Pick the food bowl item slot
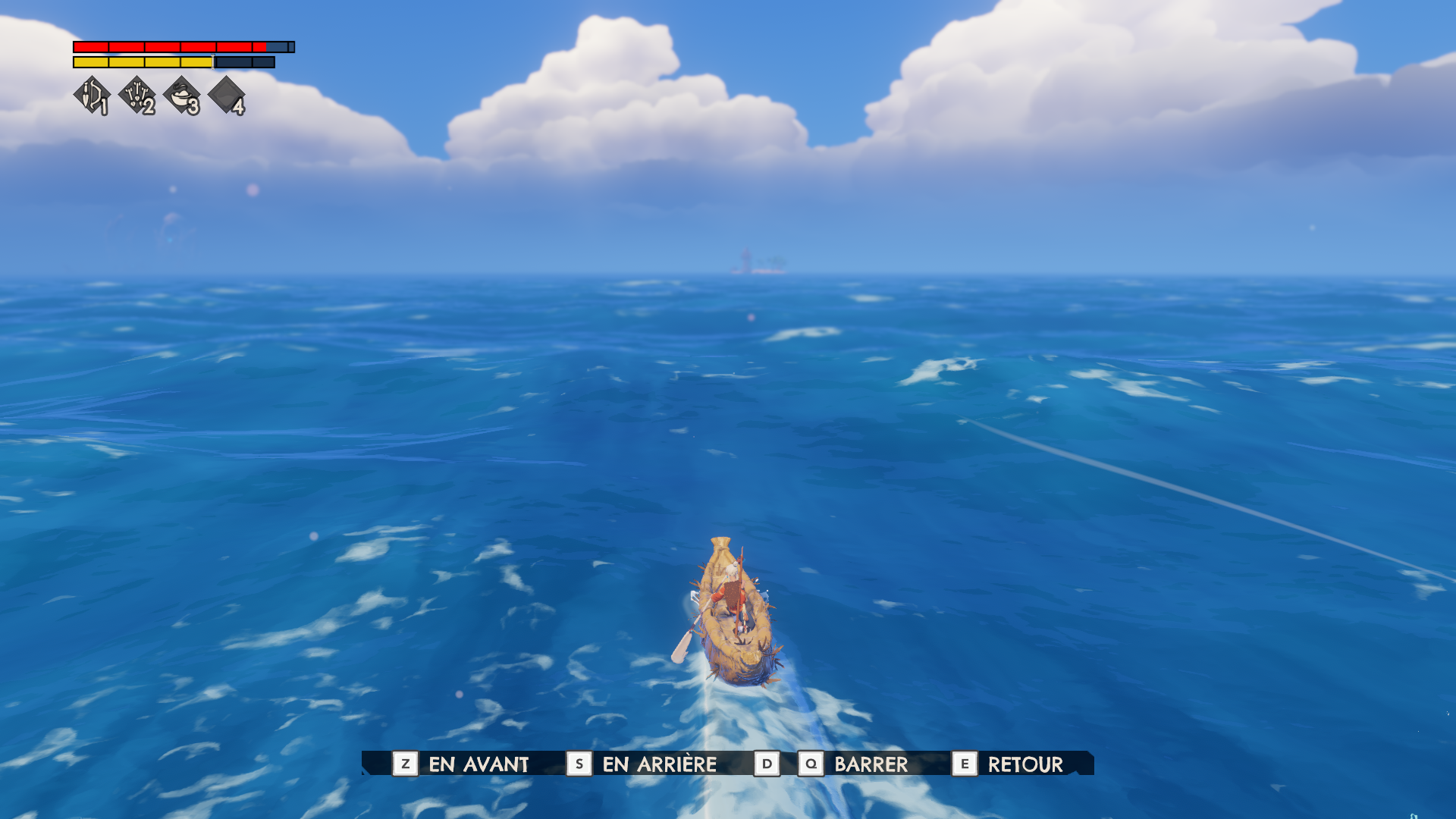 (182, 96)
